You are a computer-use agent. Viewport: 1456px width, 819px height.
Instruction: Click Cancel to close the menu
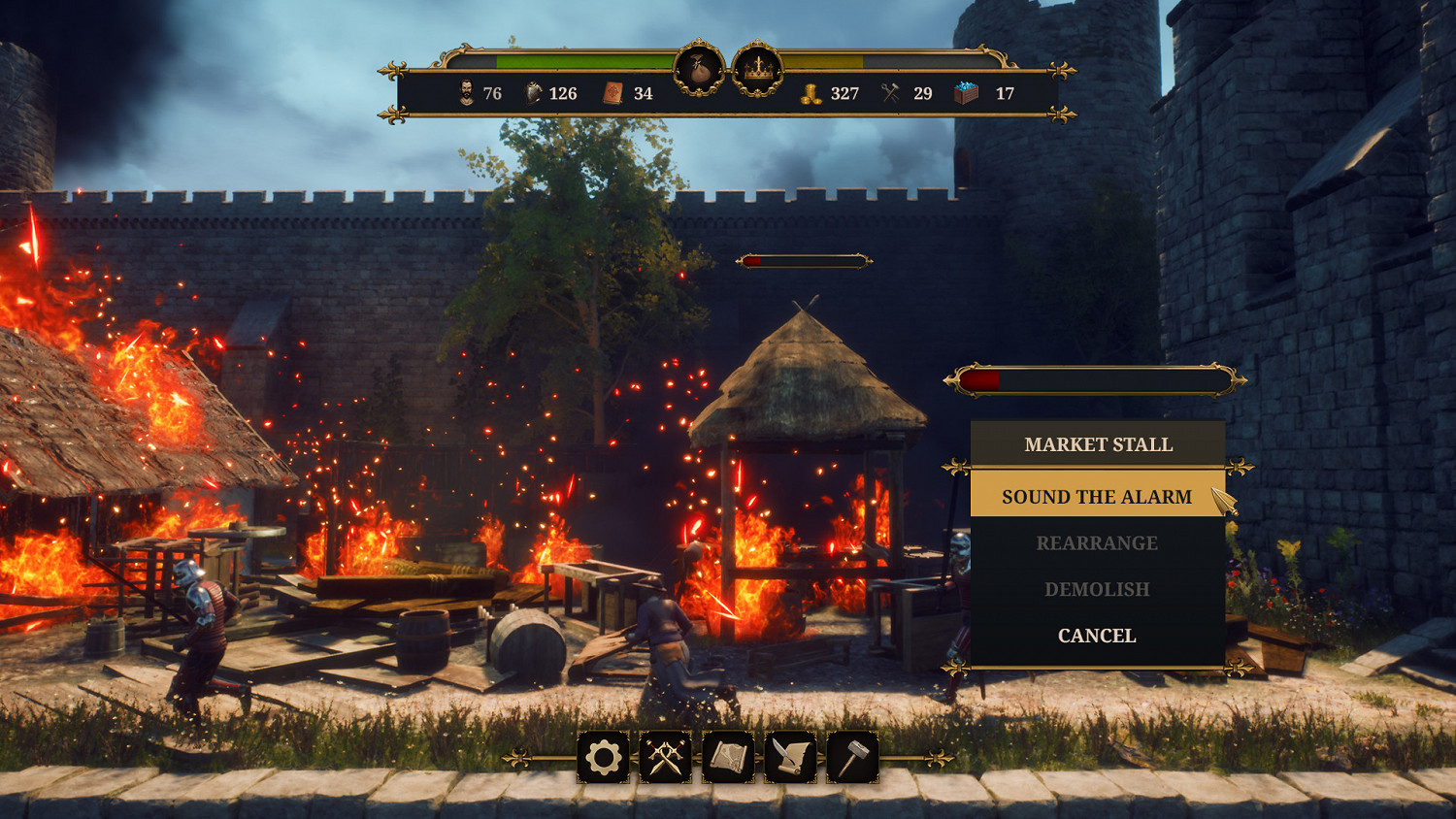1097,635
